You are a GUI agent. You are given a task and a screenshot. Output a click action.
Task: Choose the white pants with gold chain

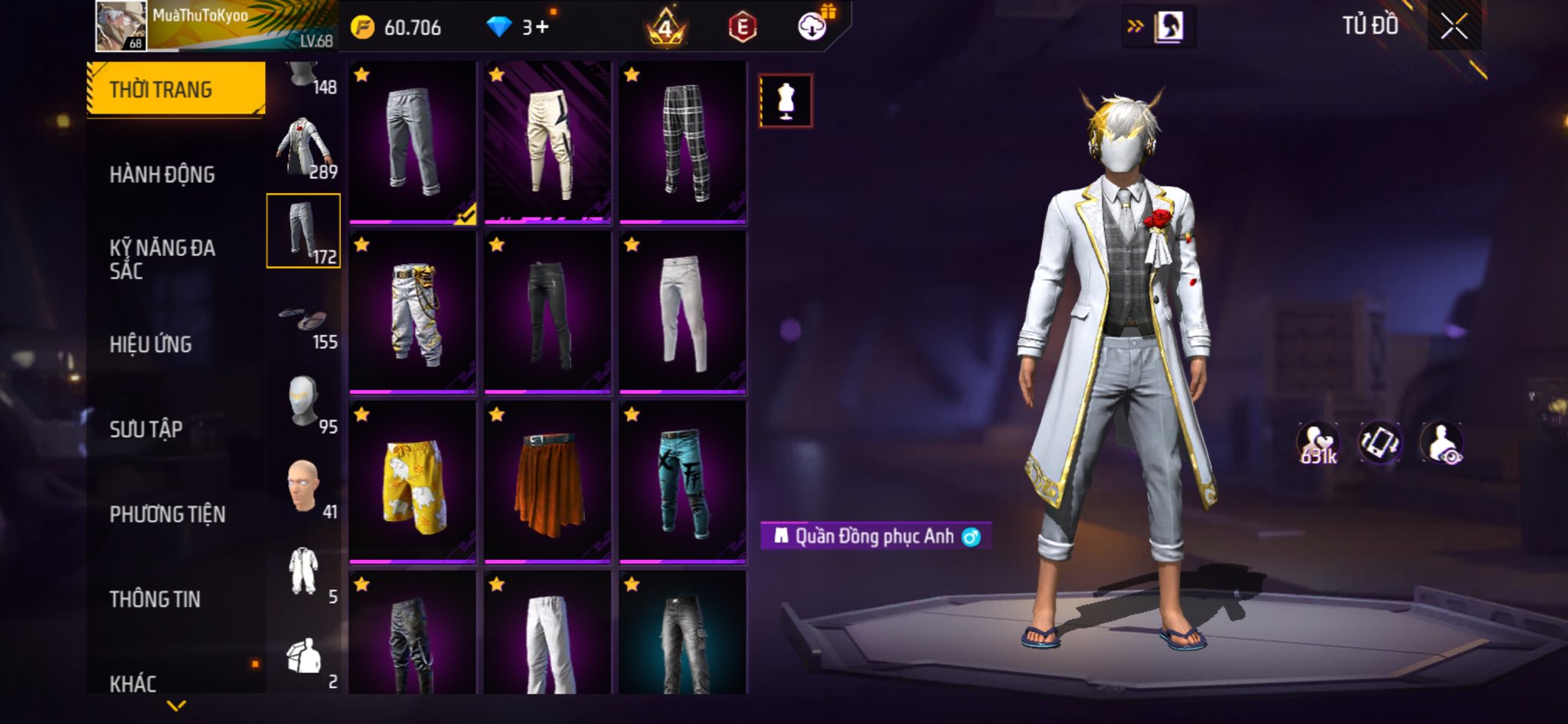tap(413, 313)
